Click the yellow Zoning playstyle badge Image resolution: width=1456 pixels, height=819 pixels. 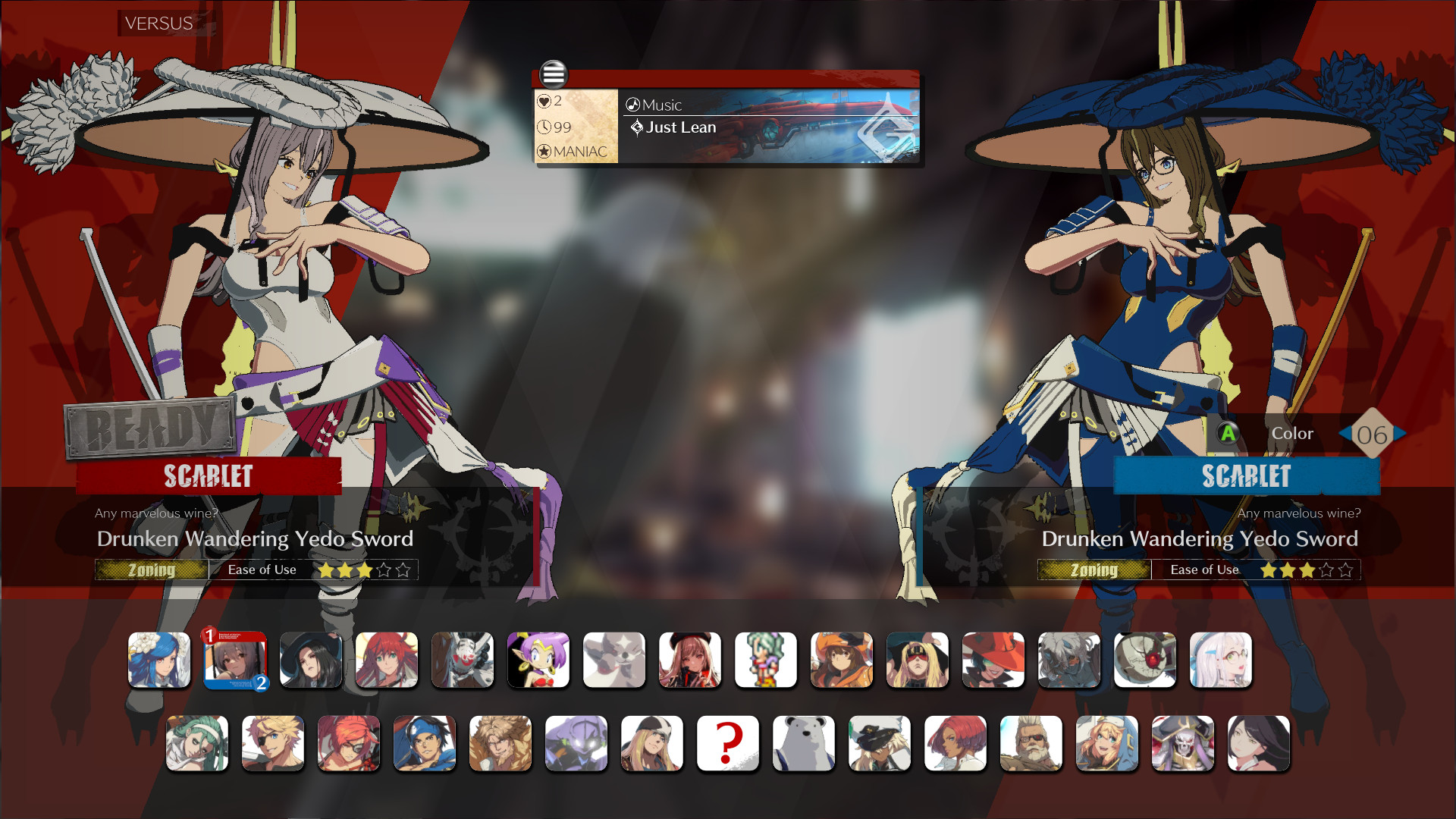coord(151,570)
